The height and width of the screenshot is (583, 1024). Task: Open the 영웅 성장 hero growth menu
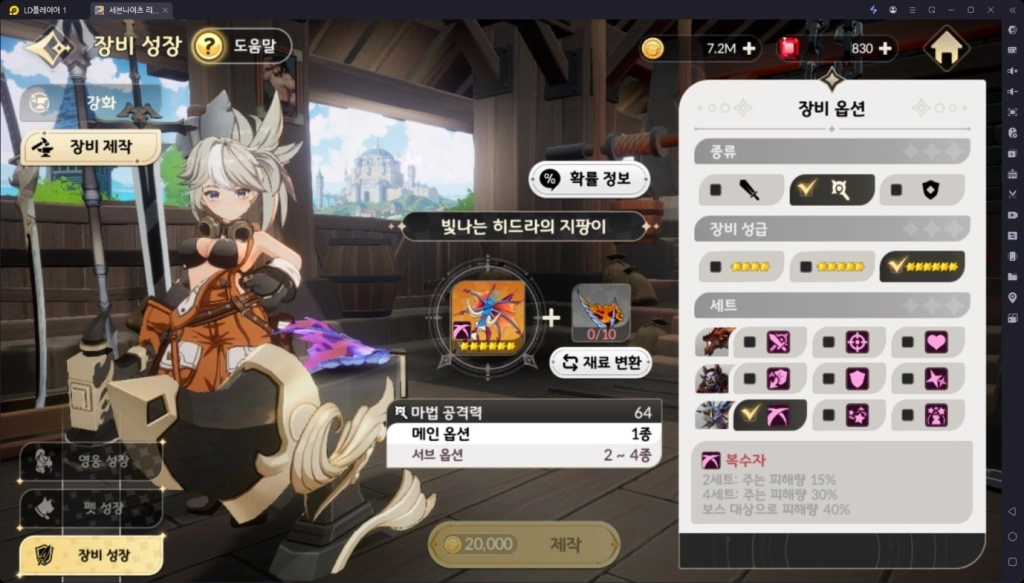(x=90, y=461)
